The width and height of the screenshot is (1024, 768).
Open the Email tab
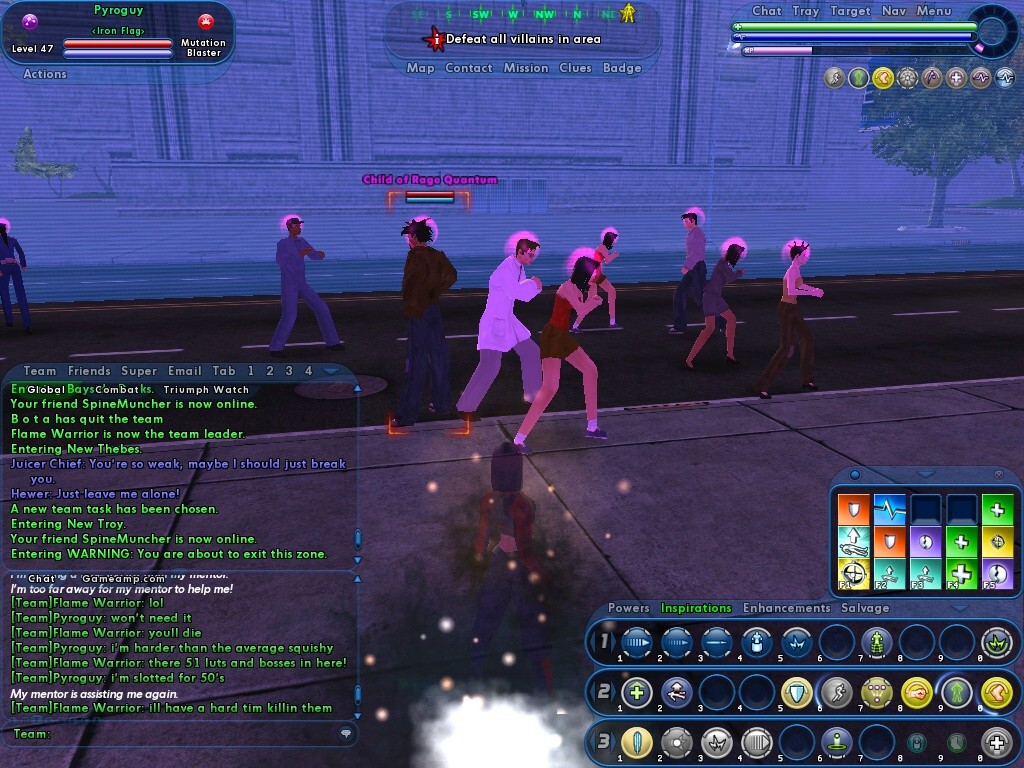tap(184, 371)
